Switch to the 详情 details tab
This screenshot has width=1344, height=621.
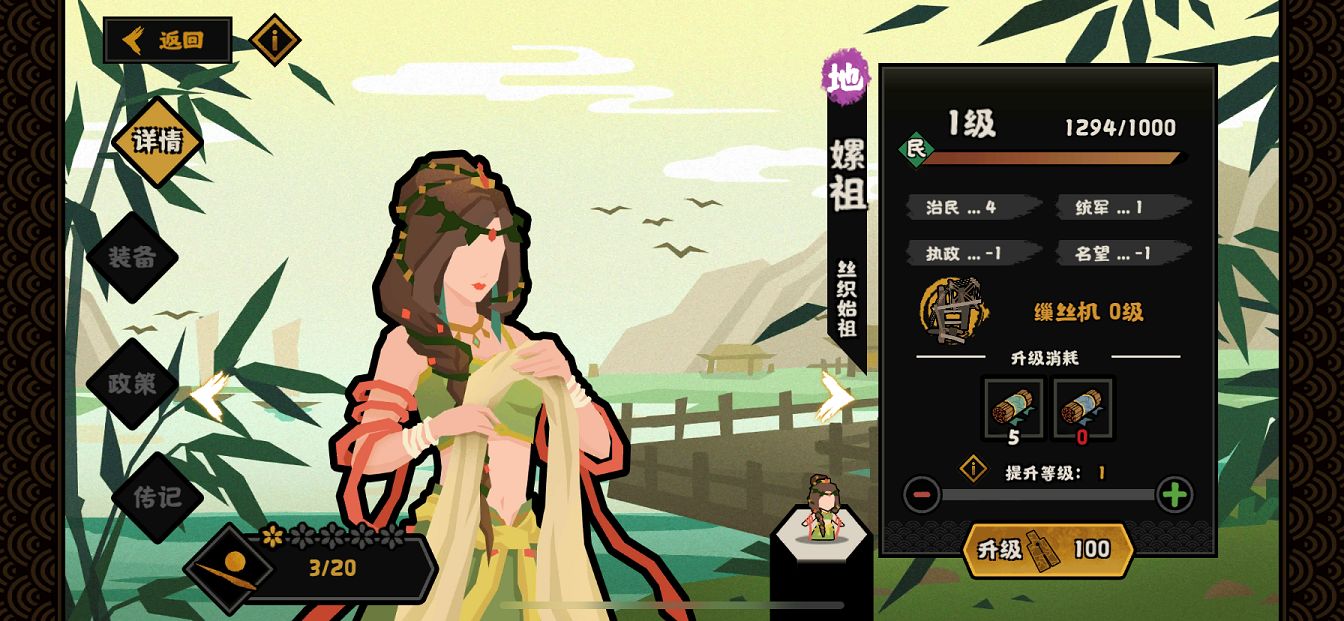click(x=157, y=142)
